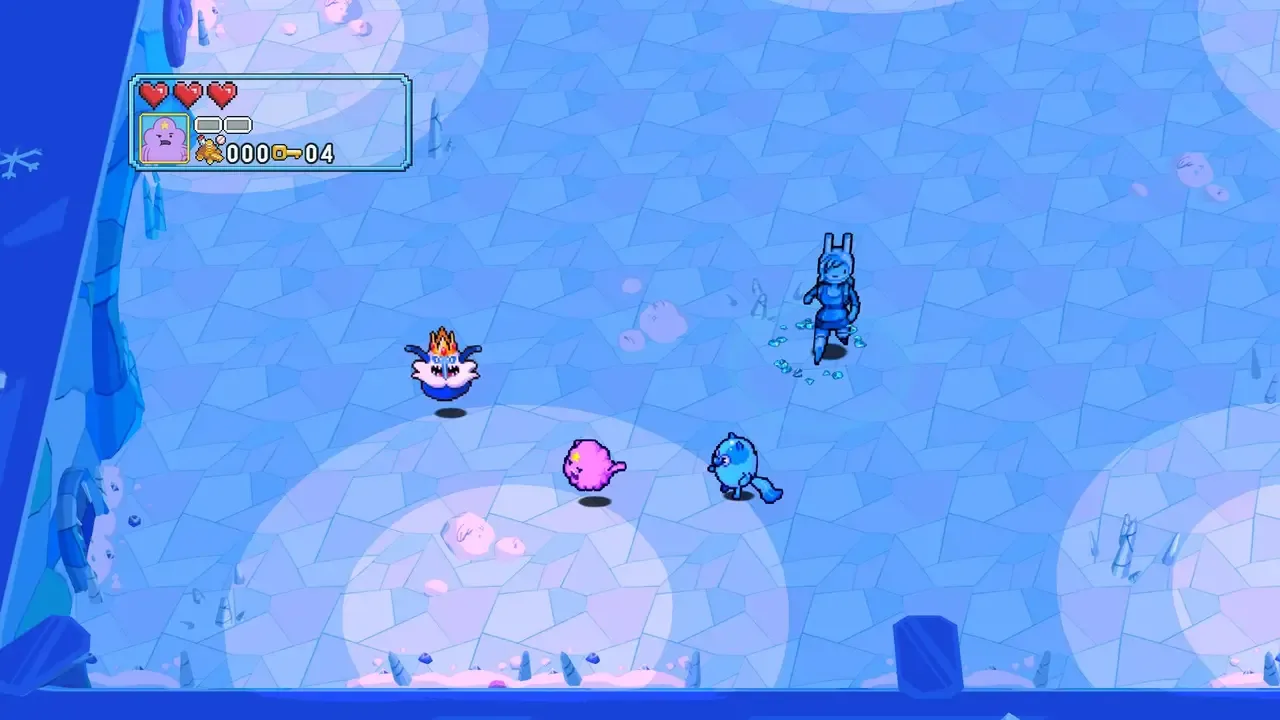This screenshot has height=720, width=1280.
Task: Select the first red heart icon
Action: tap(155, 95)
